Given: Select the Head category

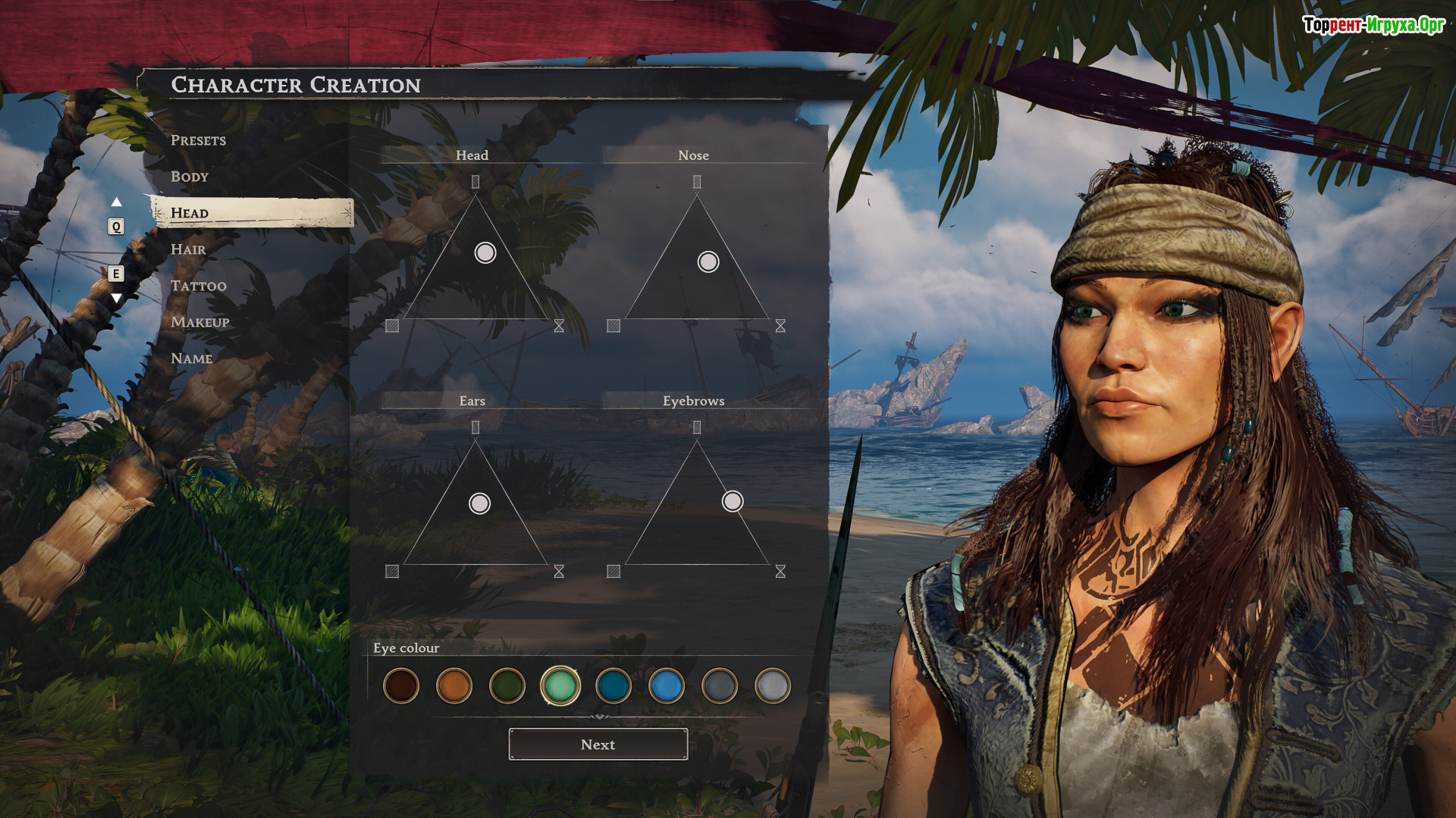Looking at the screenshot, I should [190, 213].
